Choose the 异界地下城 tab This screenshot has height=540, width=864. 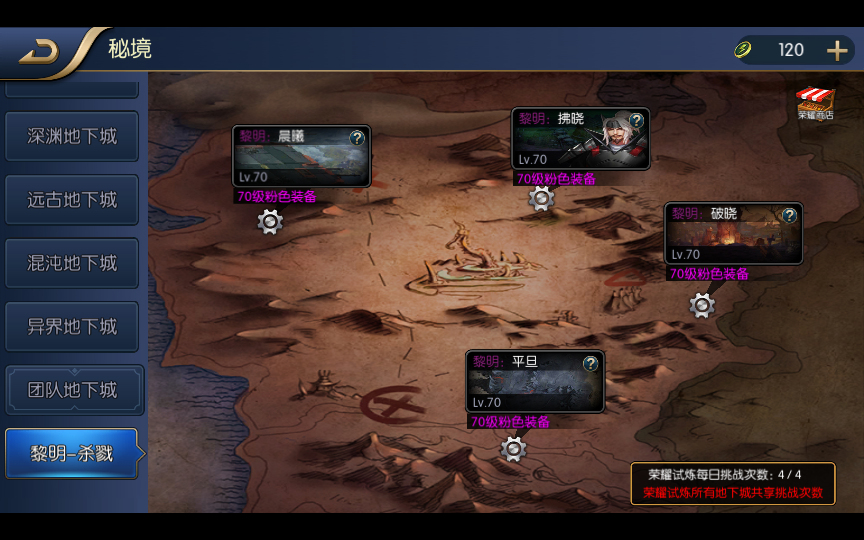tap(72, 327)
